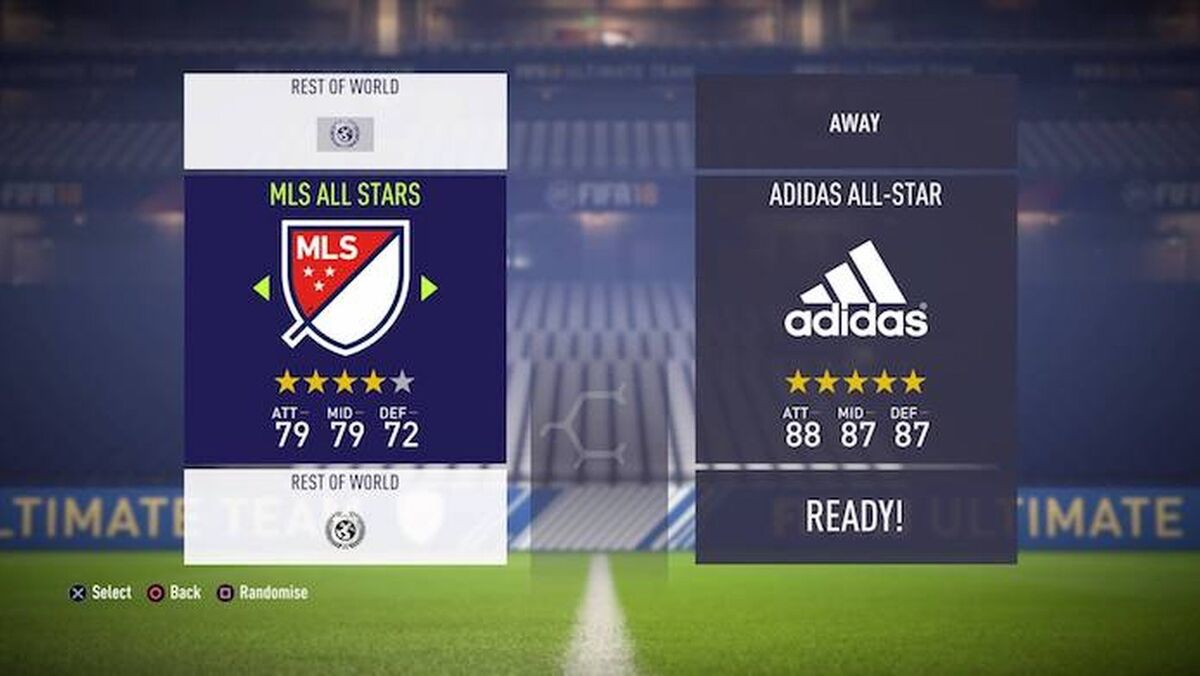The height and width of the screenshot is (676, 1200).
Task: Select the Adidas All-Star team logo
Action: pyautogui.click(x=855, y=290)
